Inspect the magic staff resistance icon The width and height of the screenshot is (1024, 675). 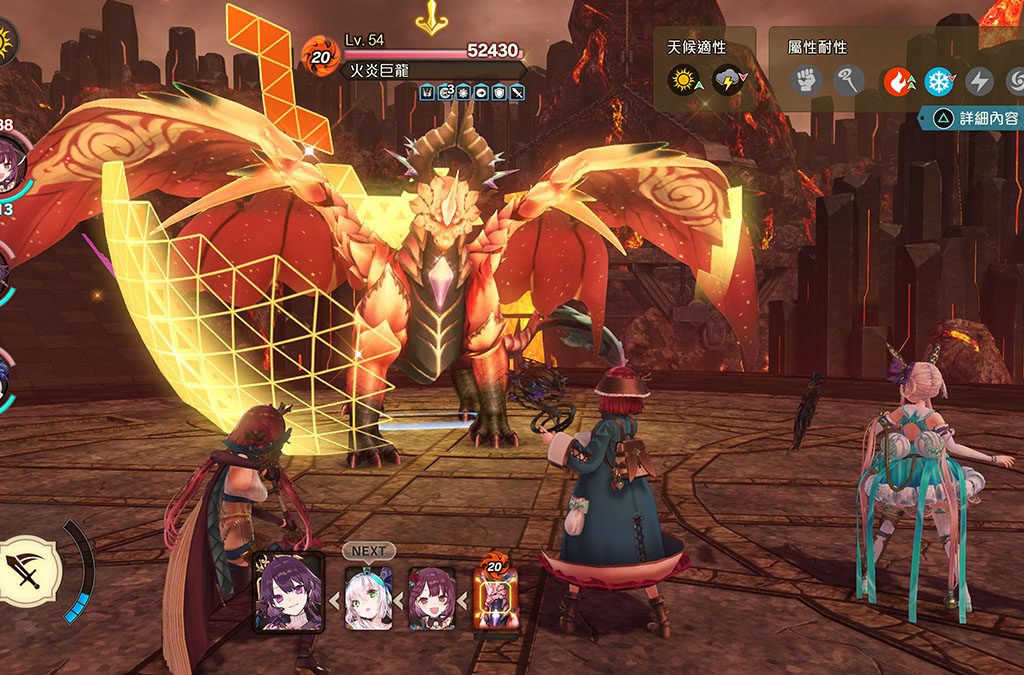point(850,79)
